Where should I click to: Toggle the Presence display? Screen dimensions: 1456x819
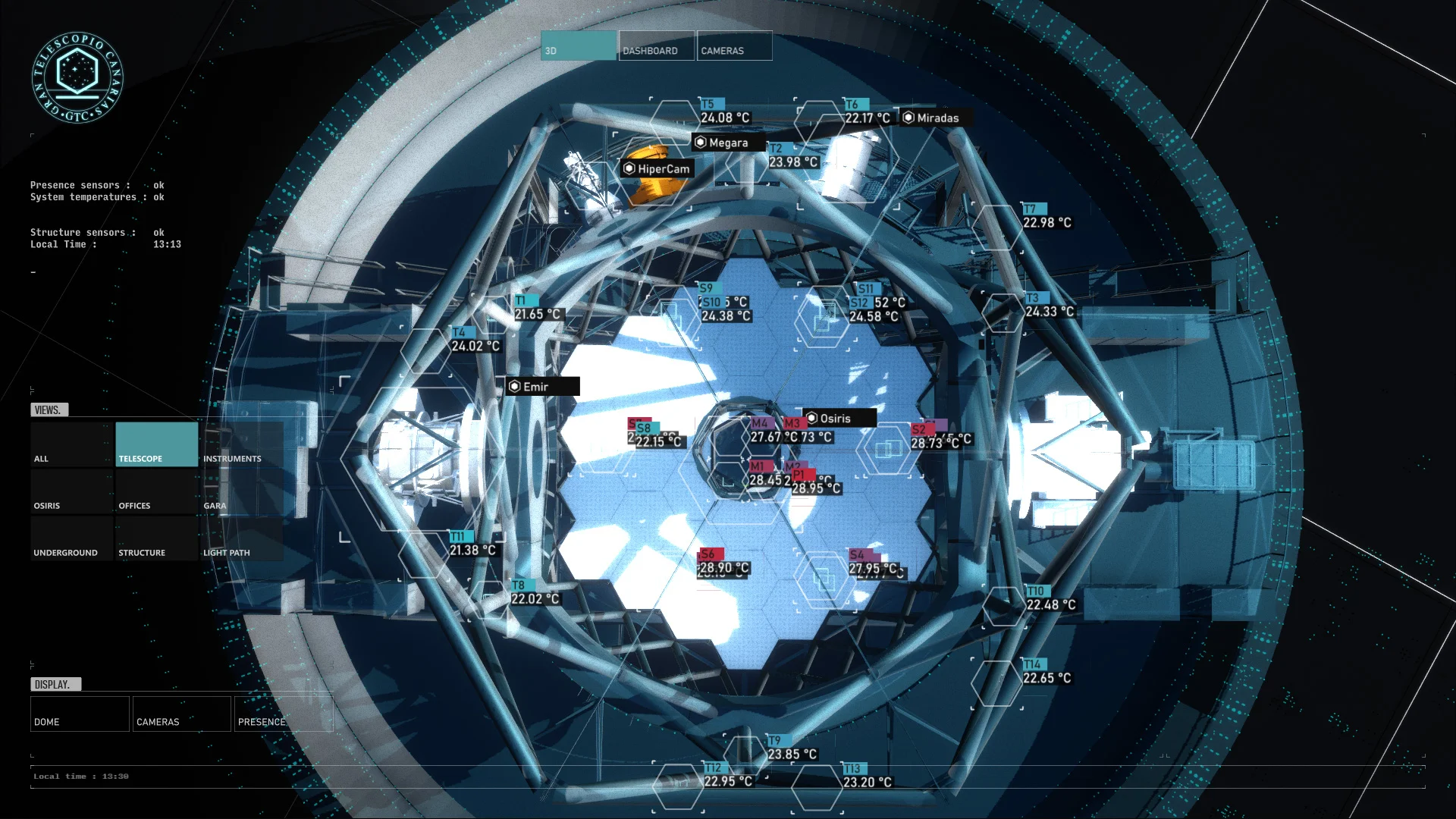(283, 714)
